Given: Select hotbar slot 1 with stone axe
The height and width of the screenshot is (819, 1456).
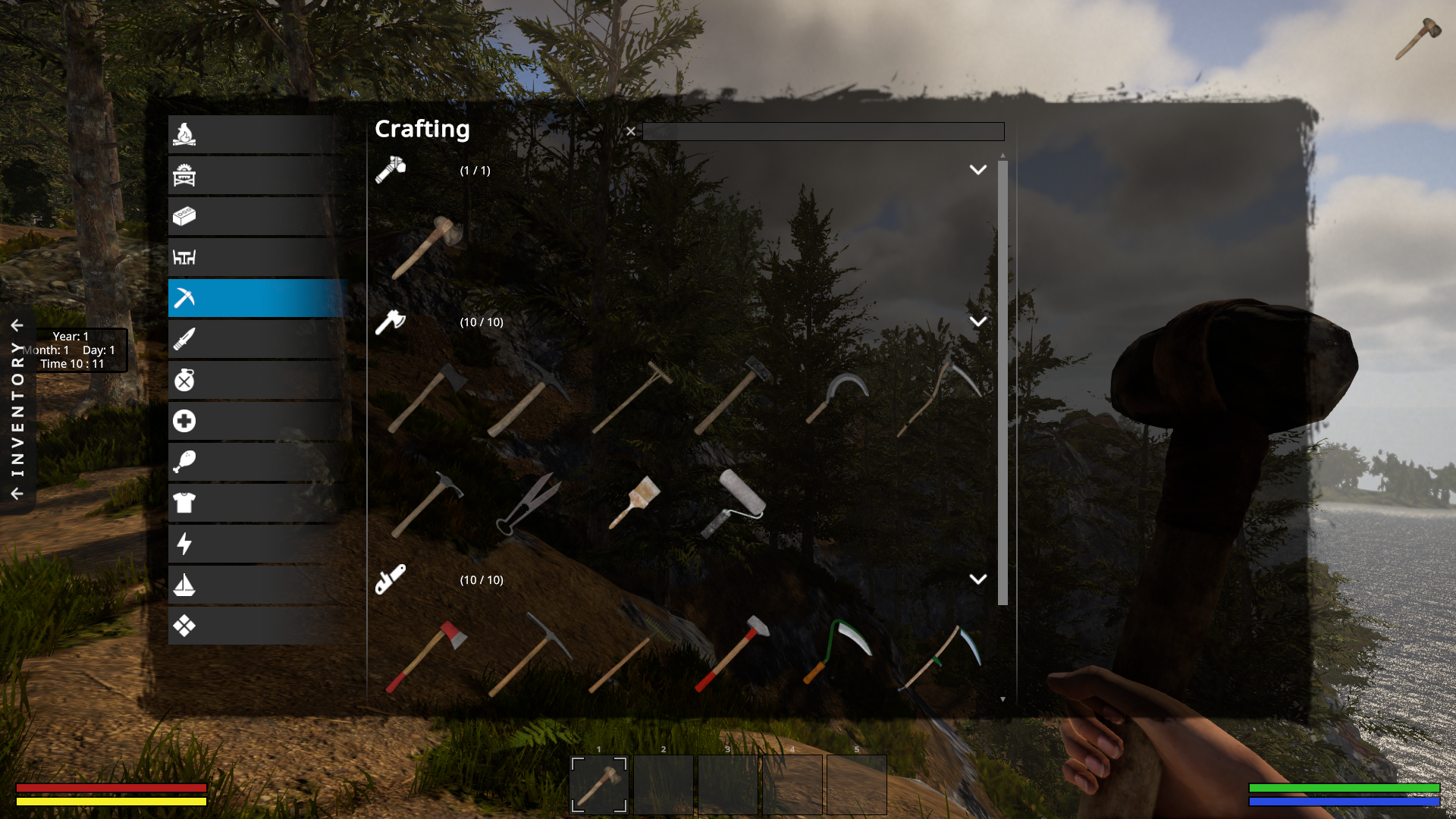Looking at the screenshot, I should pyautogui.click(x=599, y=784).
